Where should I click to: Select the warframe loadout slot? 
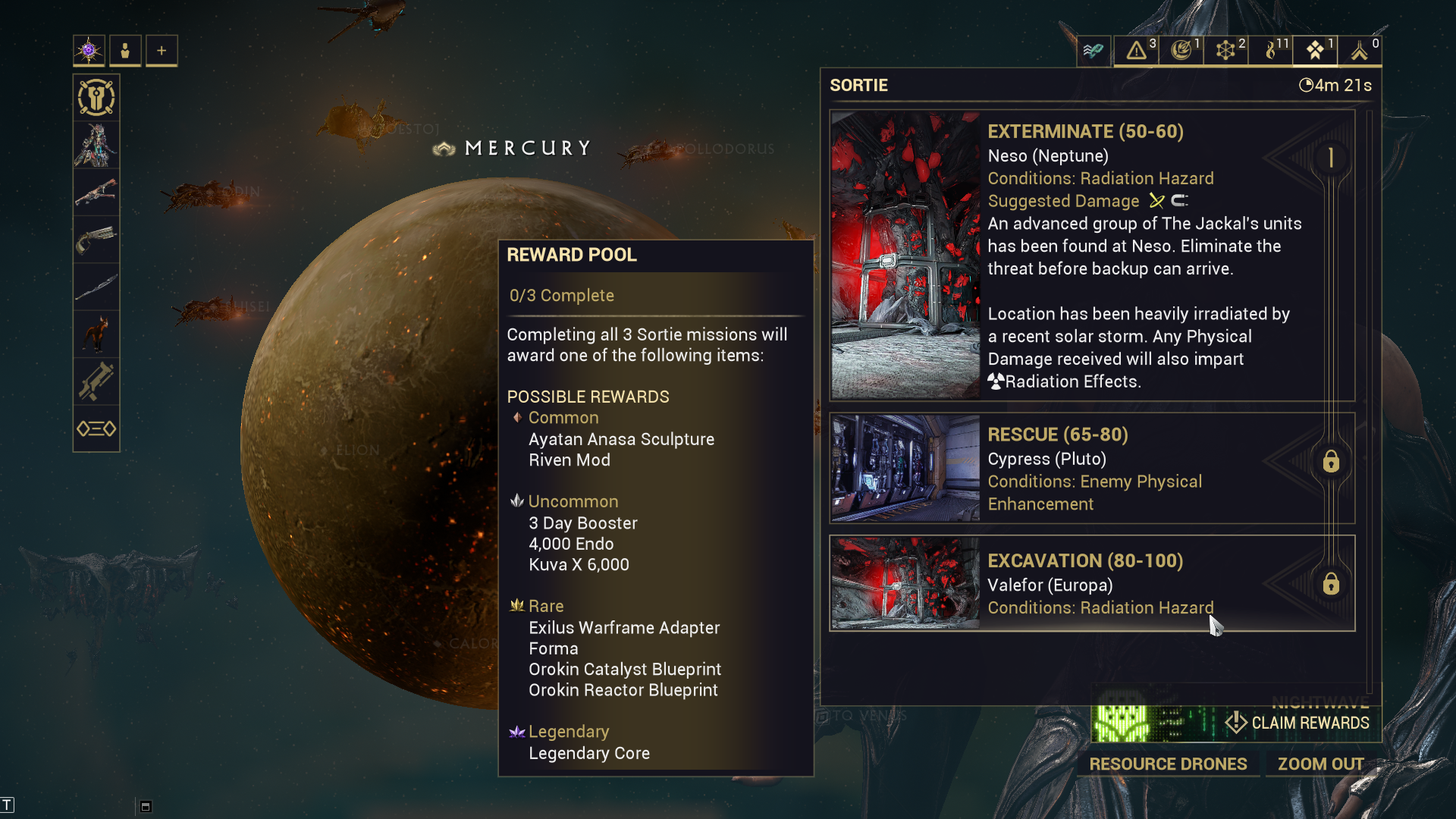pyautogui.click(x=96, y=145)
